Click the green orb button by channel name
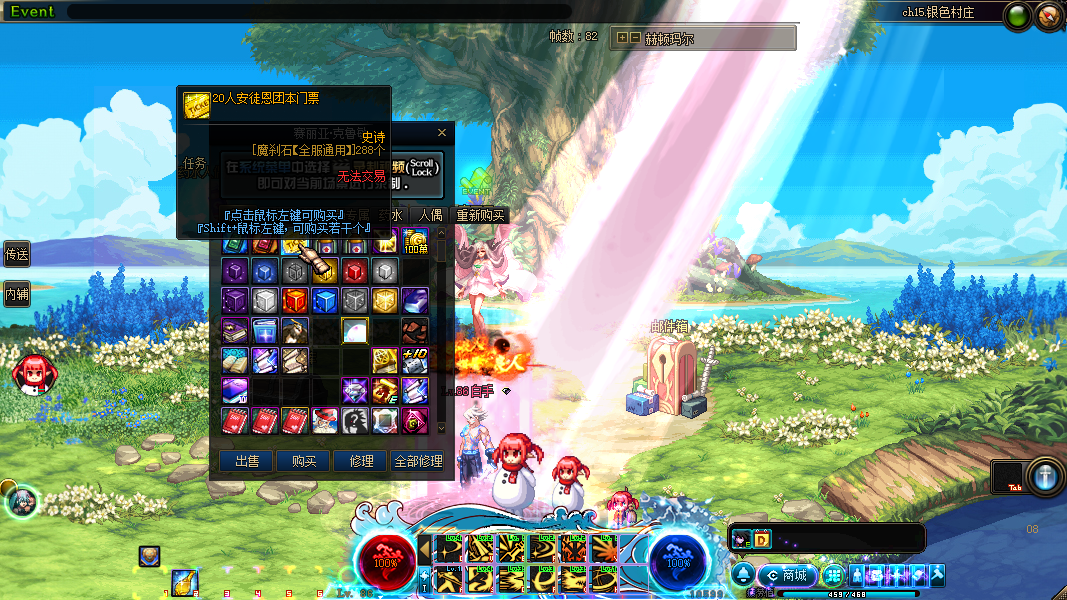Screen dimensions: 1067x600 coord(1017,15)
